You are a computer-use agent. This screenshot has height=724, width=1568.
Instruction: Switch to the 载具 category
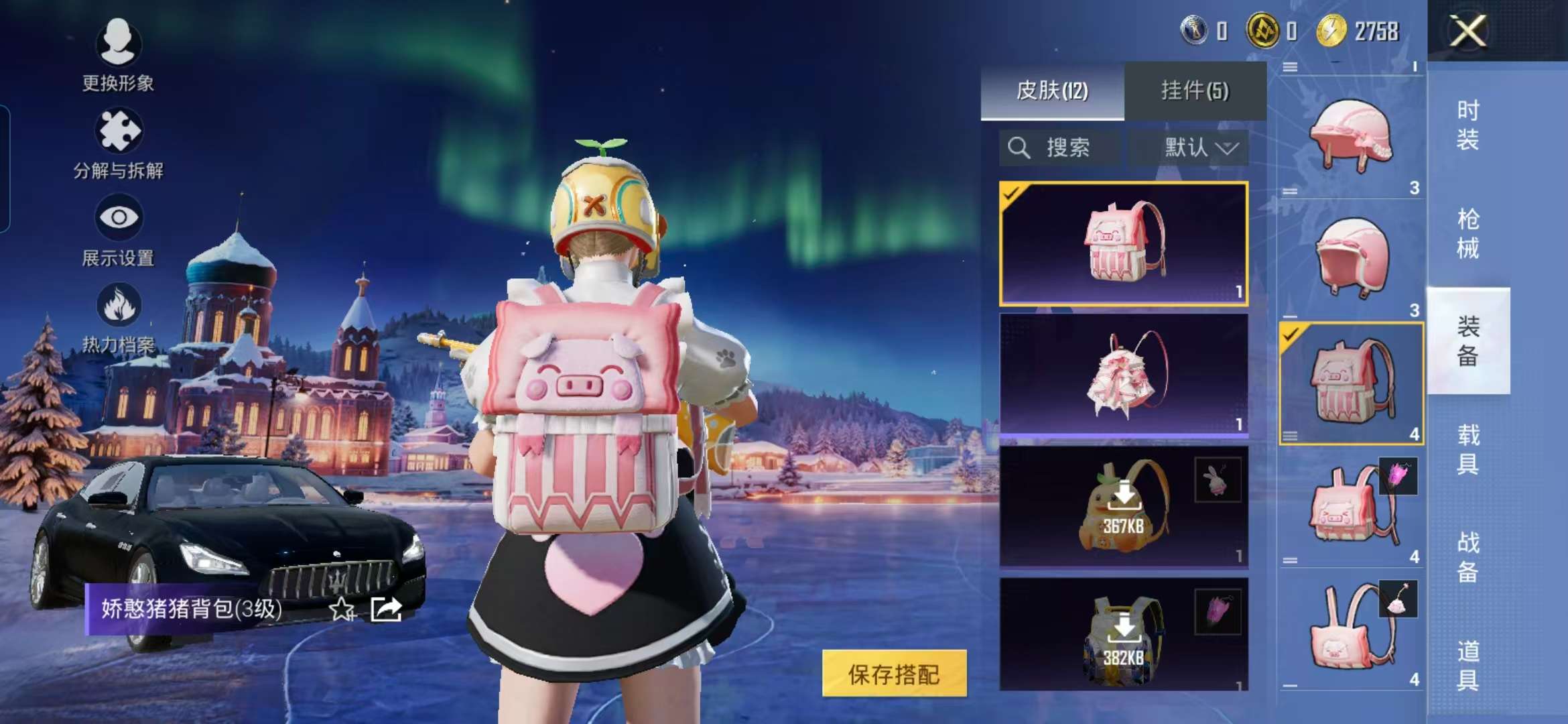coord(1467,449)
